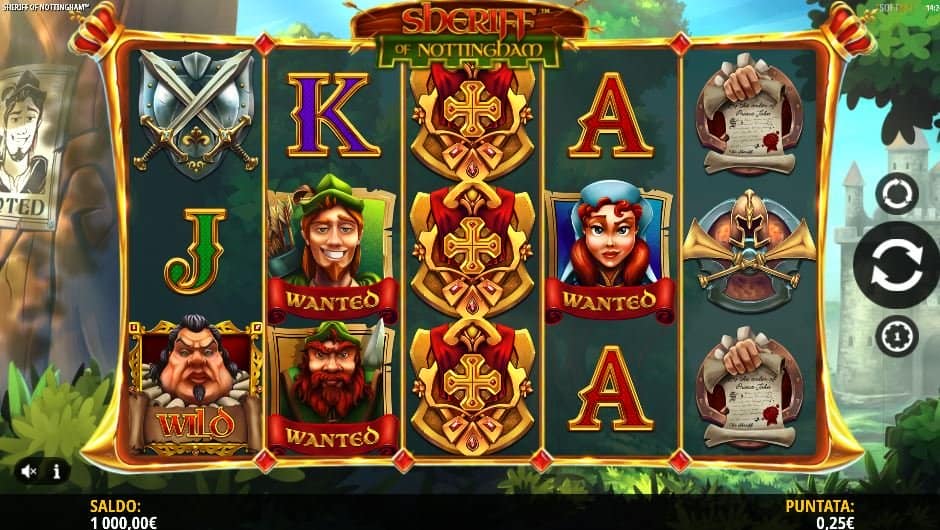Toggle the muted speaker sound icon
The width and height of the screenshot is (940, 530).
pyautogui.click(x=30, y=470)
